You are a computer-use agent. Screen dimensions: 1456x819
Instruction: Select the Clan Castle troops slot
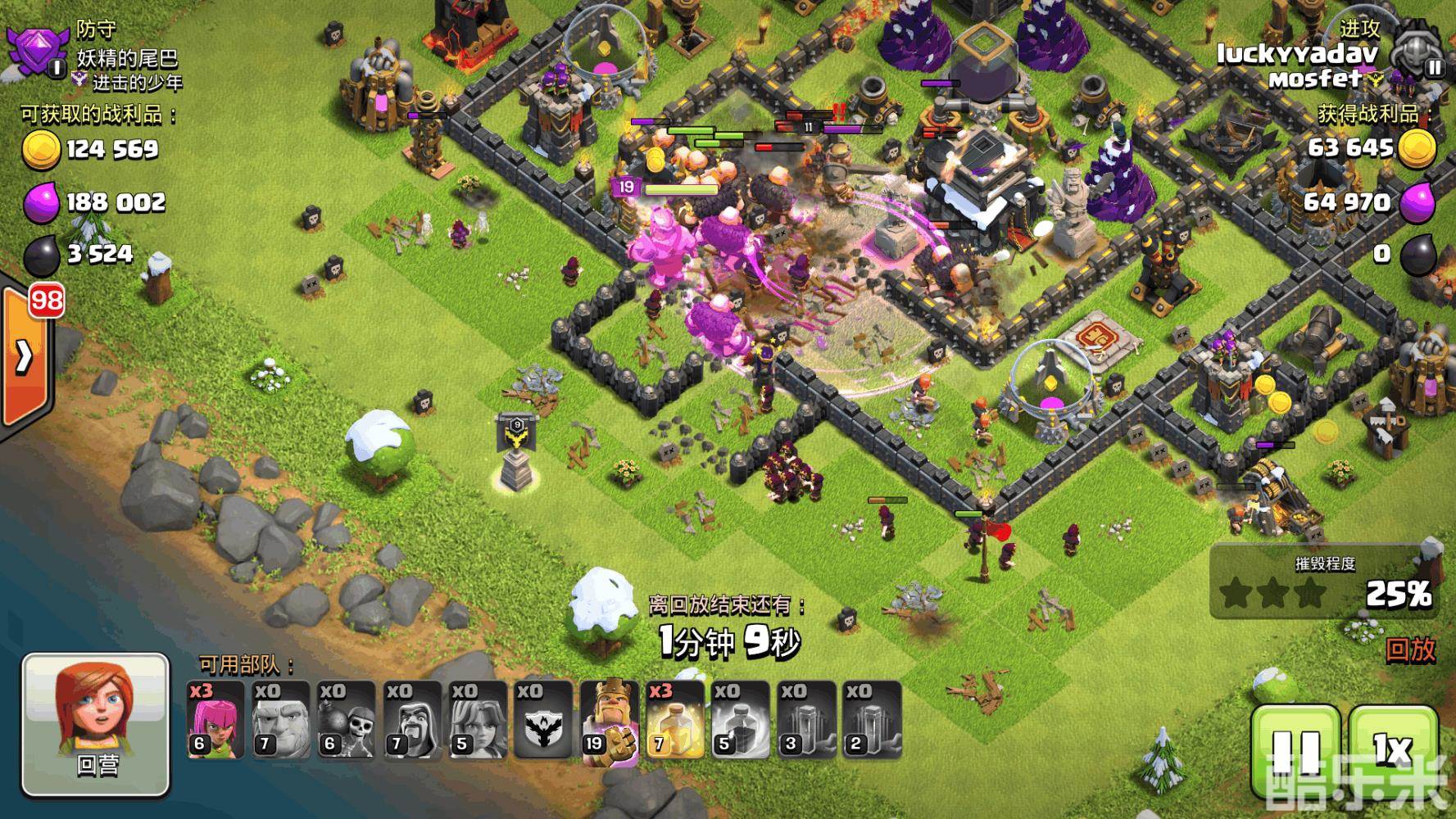(x=543, y=719)
